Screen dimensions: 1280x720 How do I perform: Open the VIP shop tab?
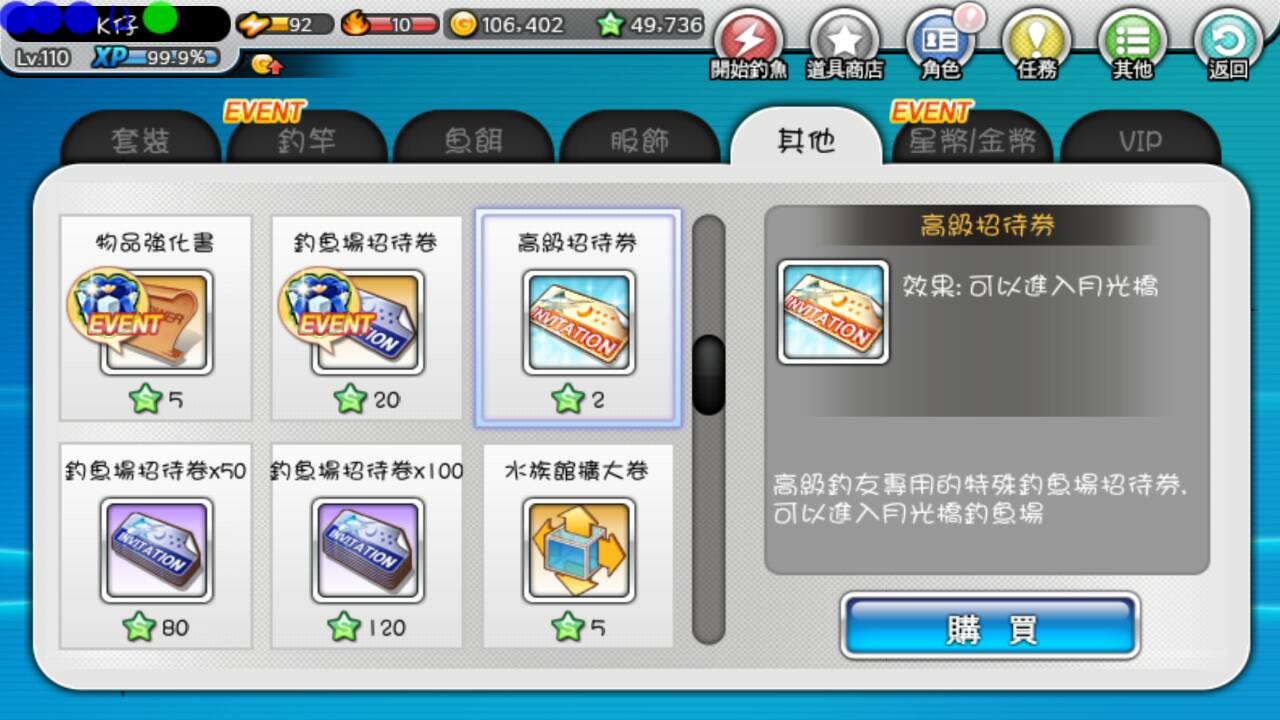pos(1140,142)
